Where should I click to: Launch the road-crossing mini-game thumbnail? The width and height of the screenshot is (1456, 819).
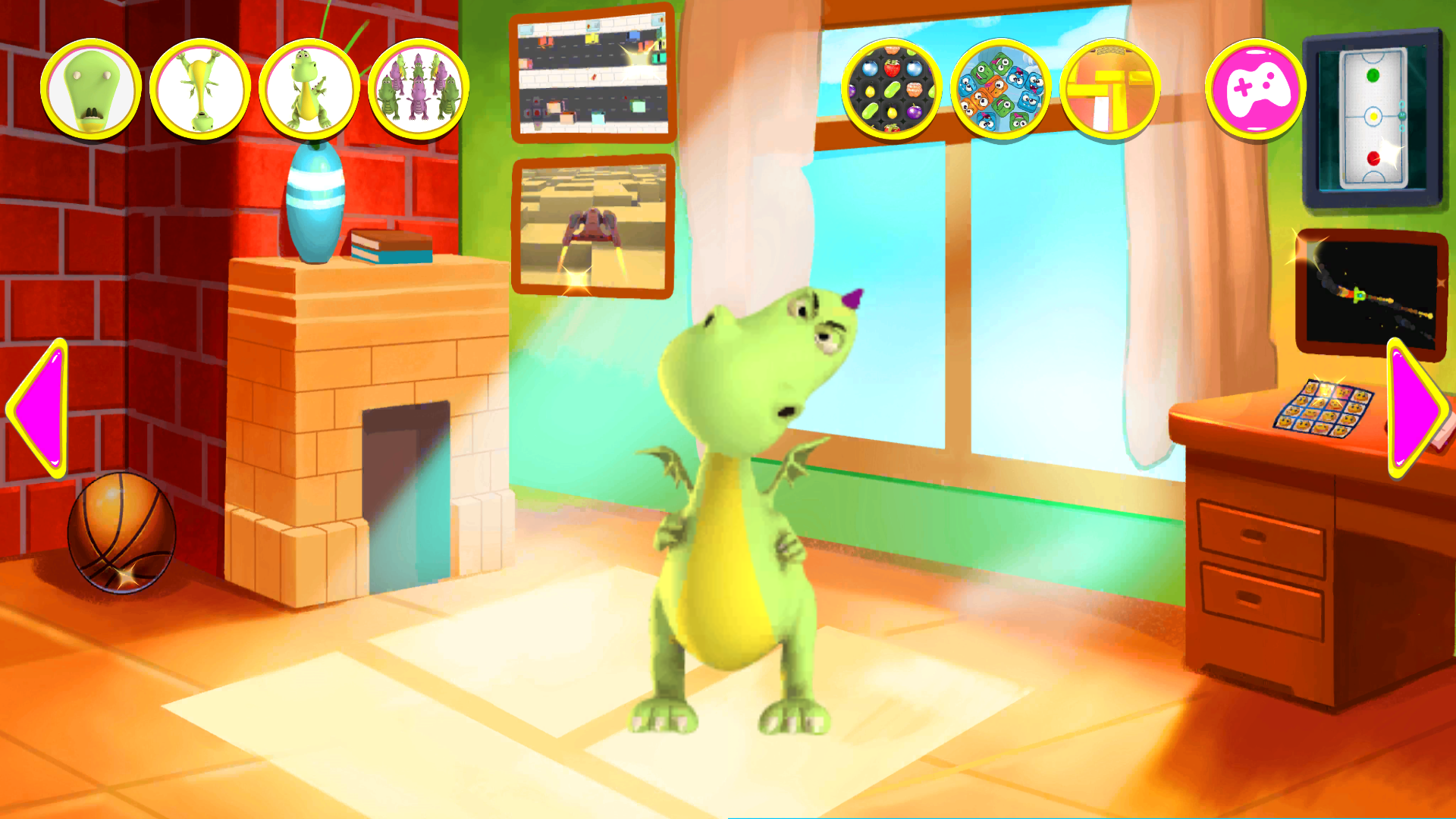pyautogui.click(x=594, y=76)
